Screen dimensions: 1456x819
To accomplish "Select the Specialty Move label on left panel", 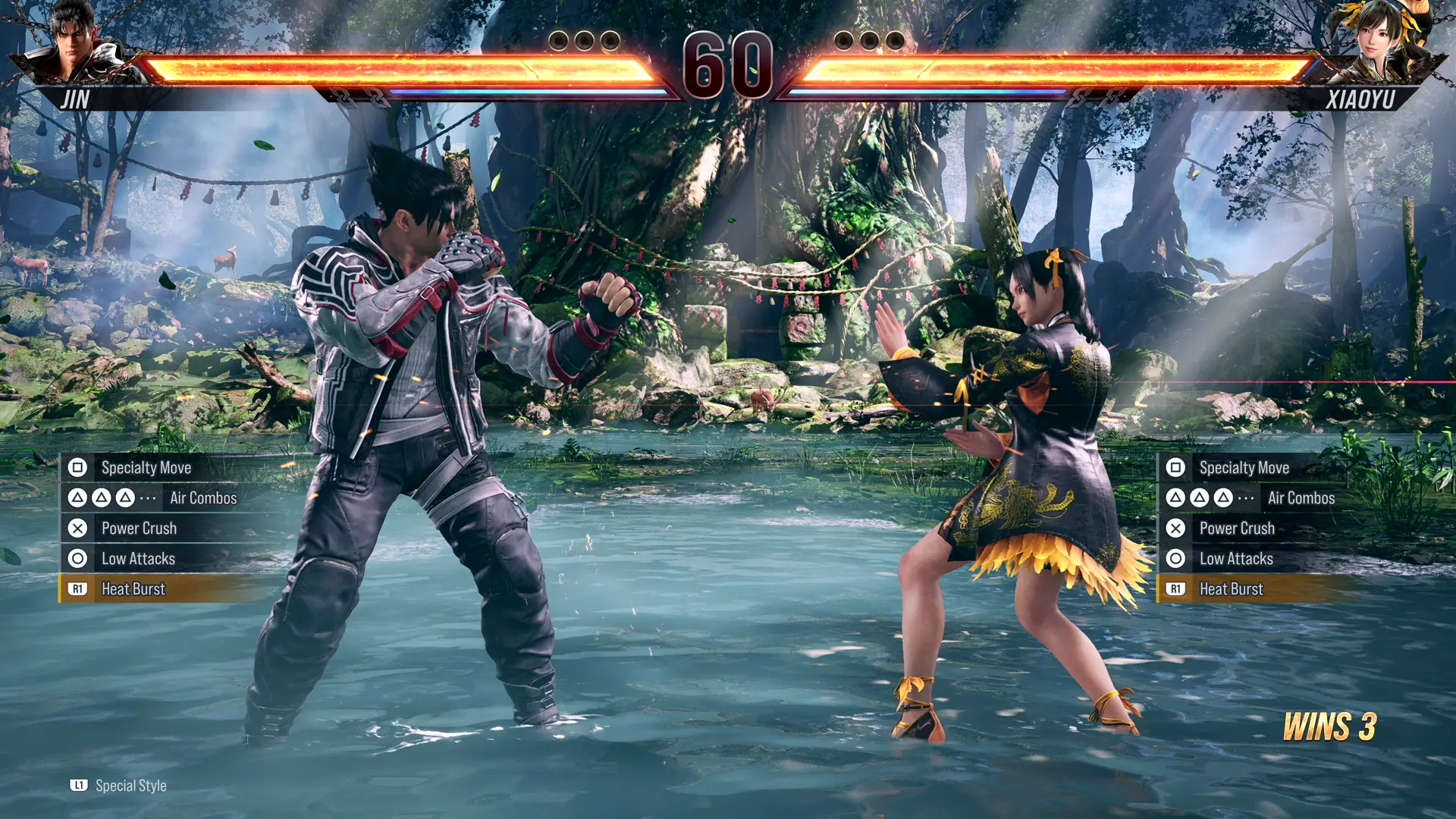I will tap(146, 467).
